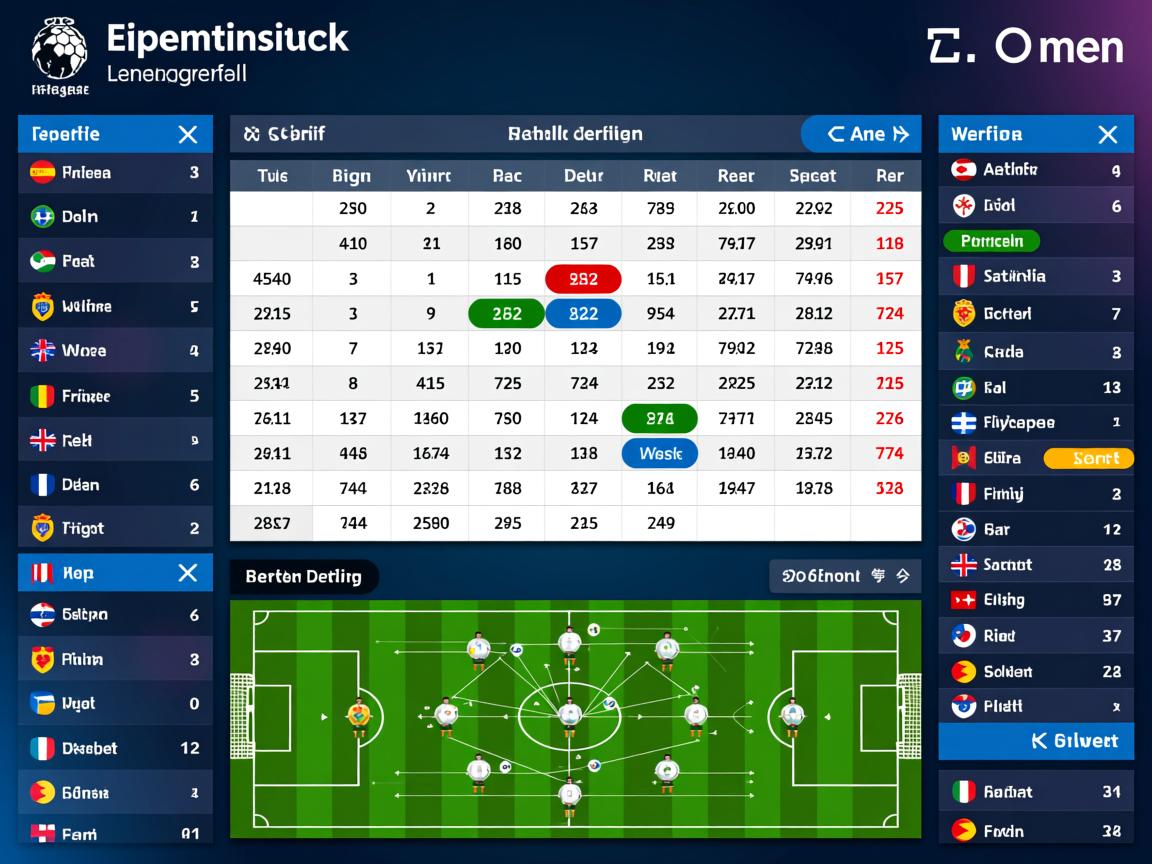Activate the green Pomcein label
Viewport: 1152px width, 864px height.
(991, 241)
